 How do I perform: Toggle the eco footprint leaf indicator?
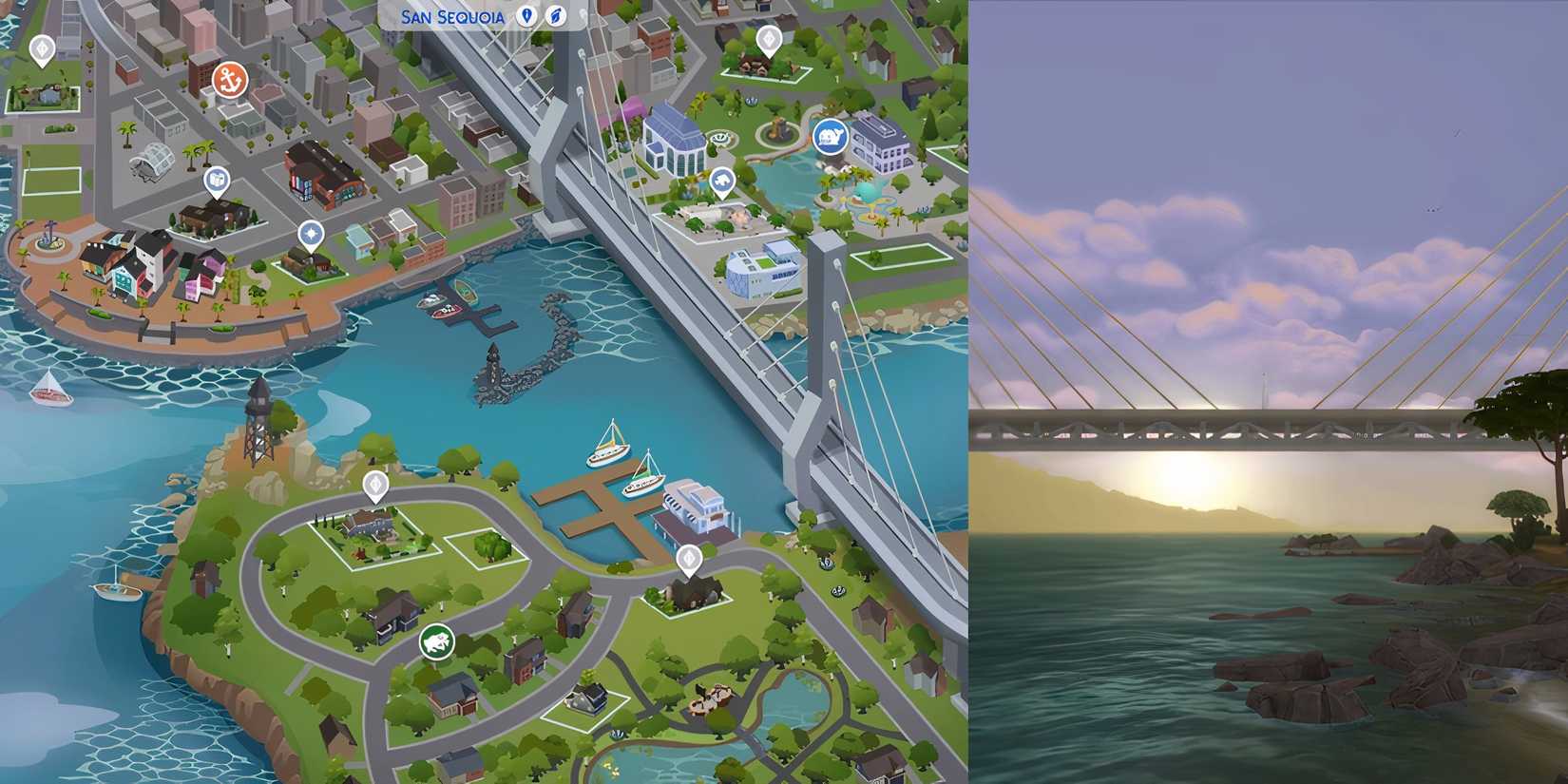click(557, 16)
